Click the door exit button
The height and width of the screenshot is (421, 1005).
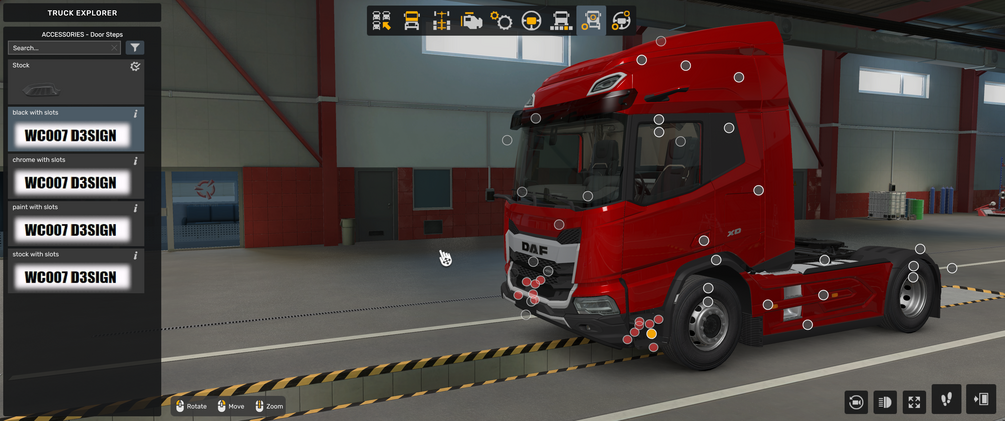tap(981, 399)
